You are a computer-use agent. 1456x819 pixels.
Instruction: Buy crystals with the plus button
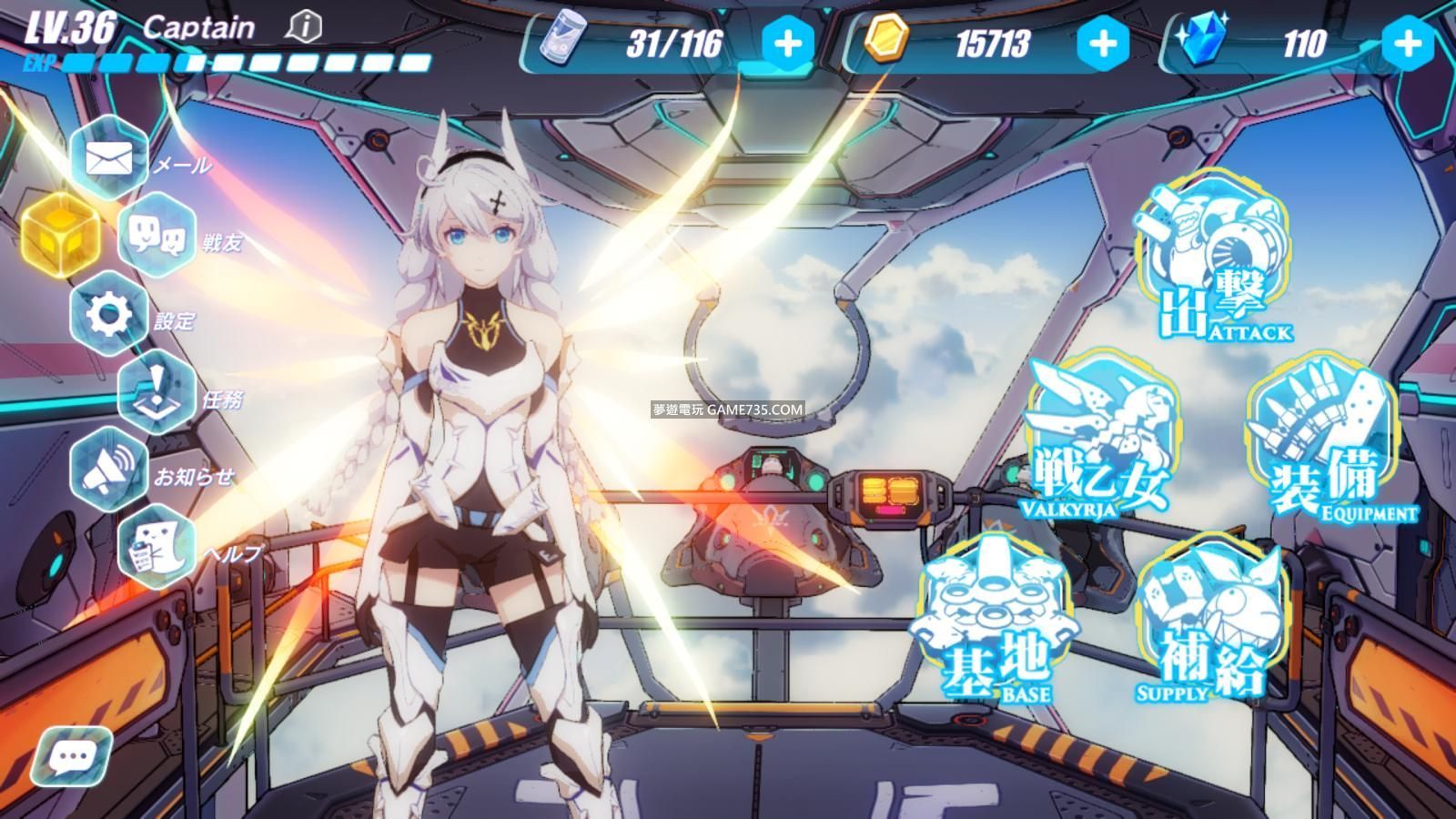pyautogui.click(x=1407, y=43)
